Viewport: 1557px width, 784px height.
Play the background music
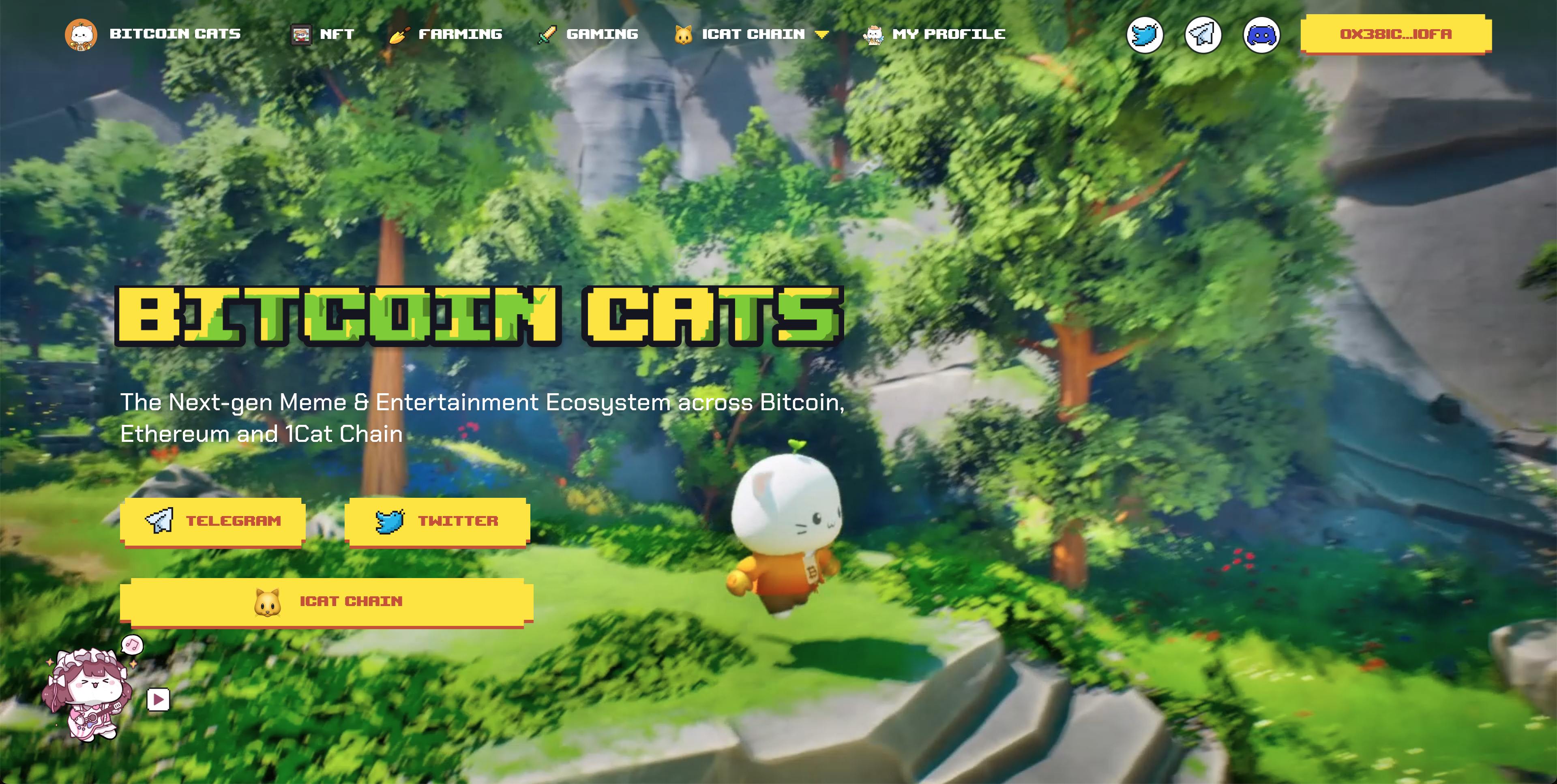point(159,700)
